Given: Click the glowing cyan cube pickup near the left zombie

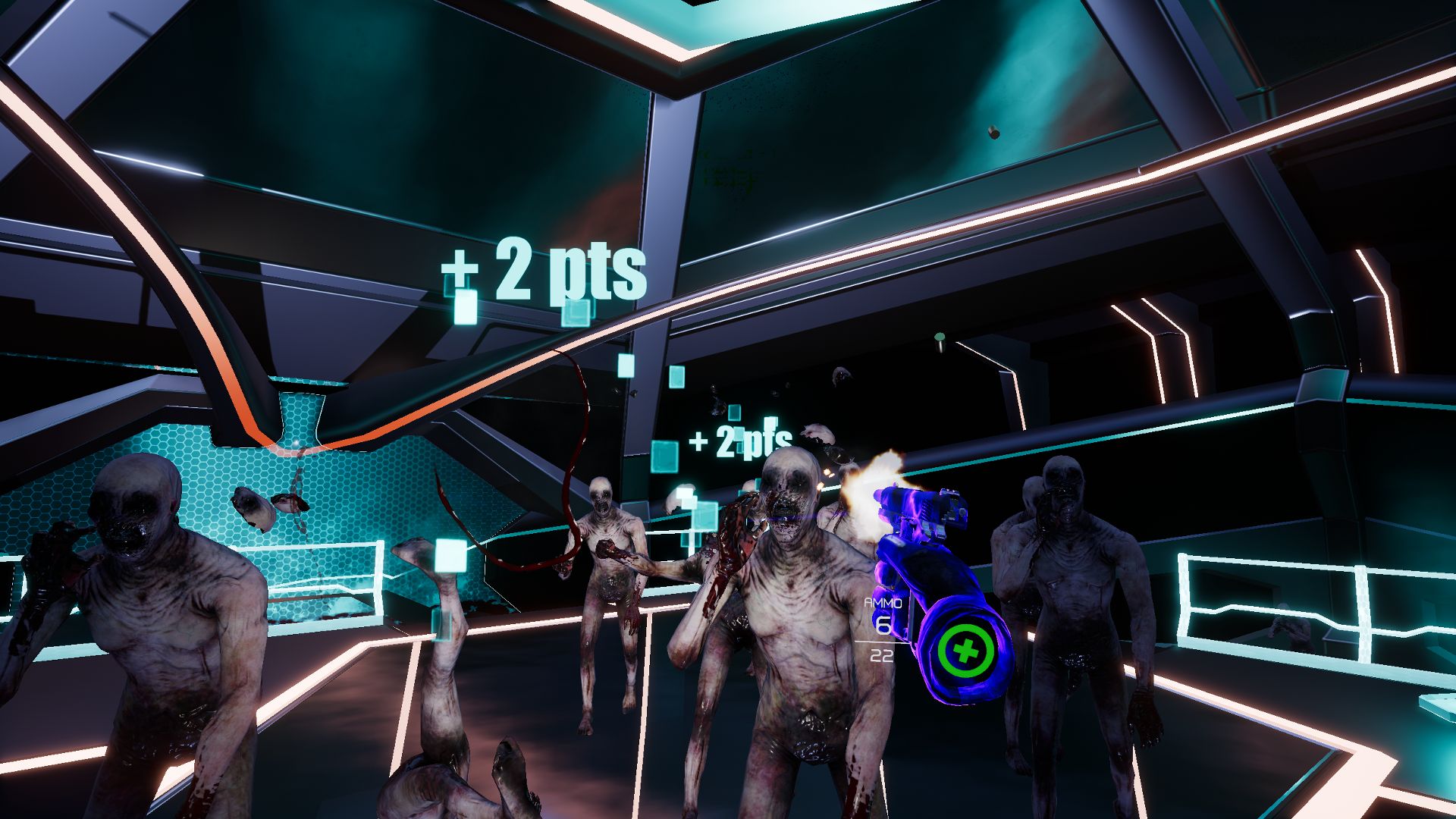Looking at the screenshot, I should (450, 556).
